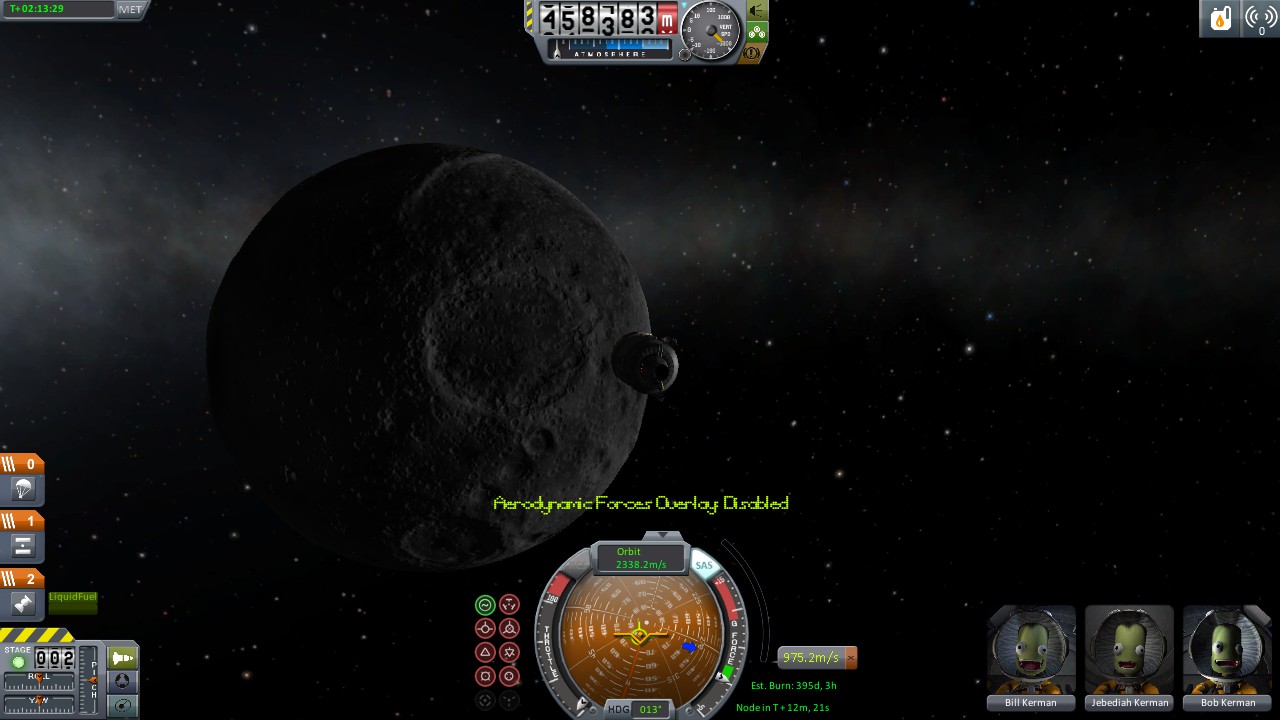Click Jebediah Kerman's crew portrait
1280x720 pixels.
coord(1129,650)
